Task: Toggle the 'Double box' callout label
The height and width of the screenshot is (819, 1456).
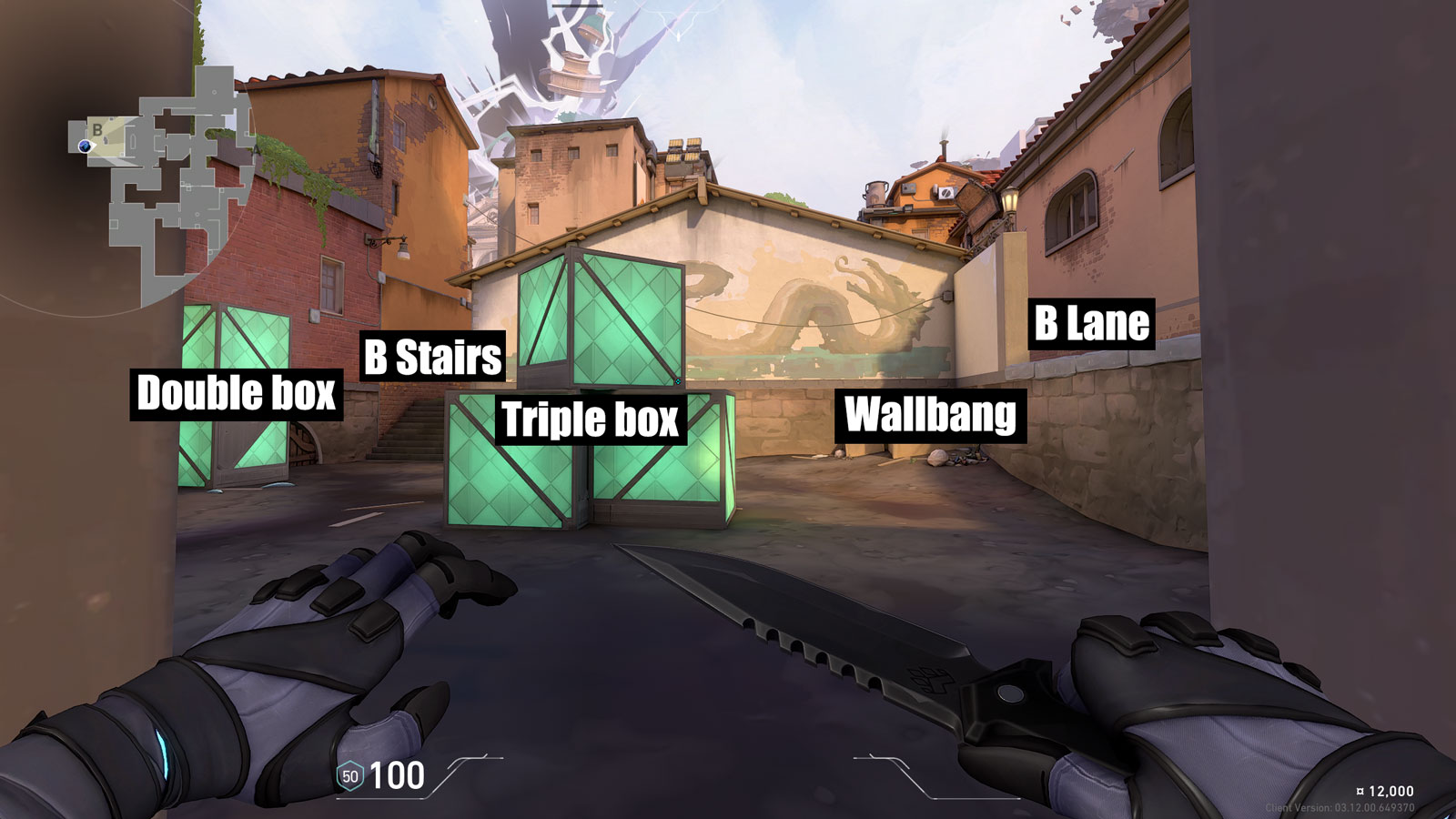Action: coord(237,393)
